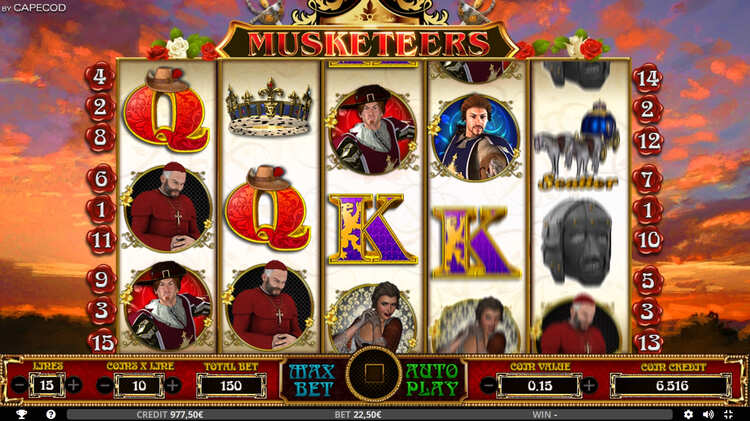Choose payline number 15 marker
750x421 pixels.
(99, 341)
